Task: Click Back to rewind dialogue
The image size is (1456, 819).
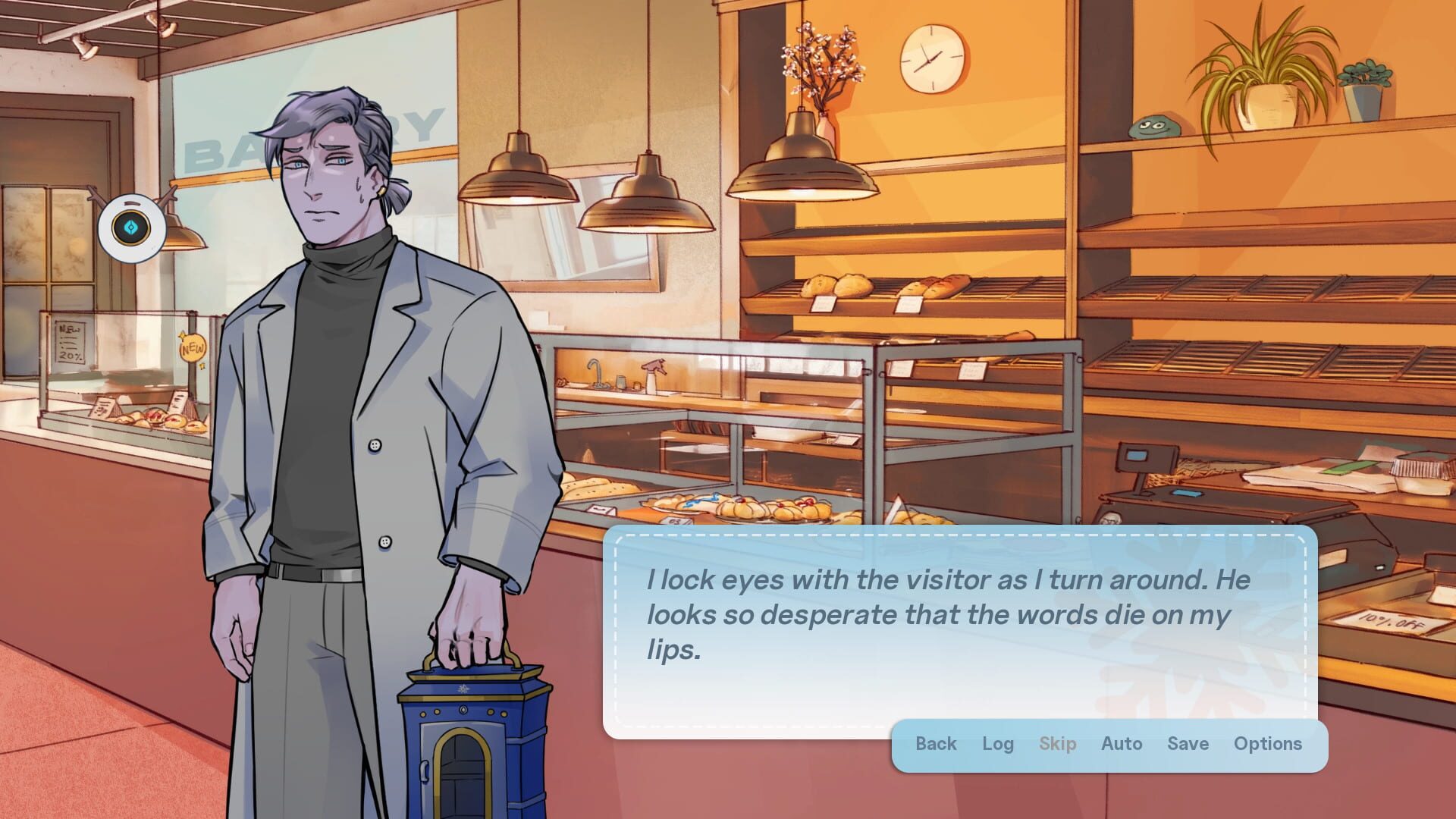Action: point(936,744)
